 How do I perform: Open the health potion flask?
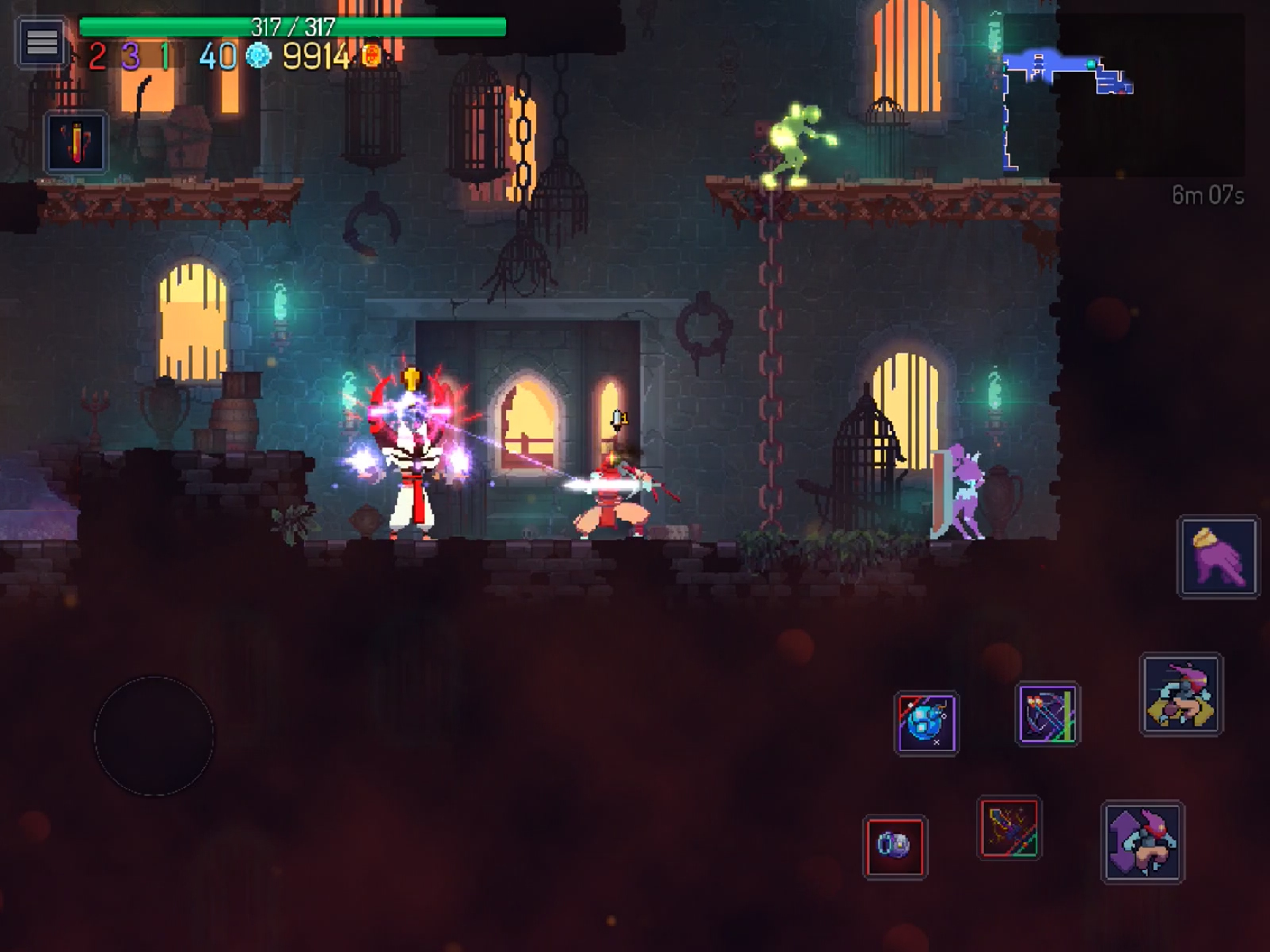[76, 142]
